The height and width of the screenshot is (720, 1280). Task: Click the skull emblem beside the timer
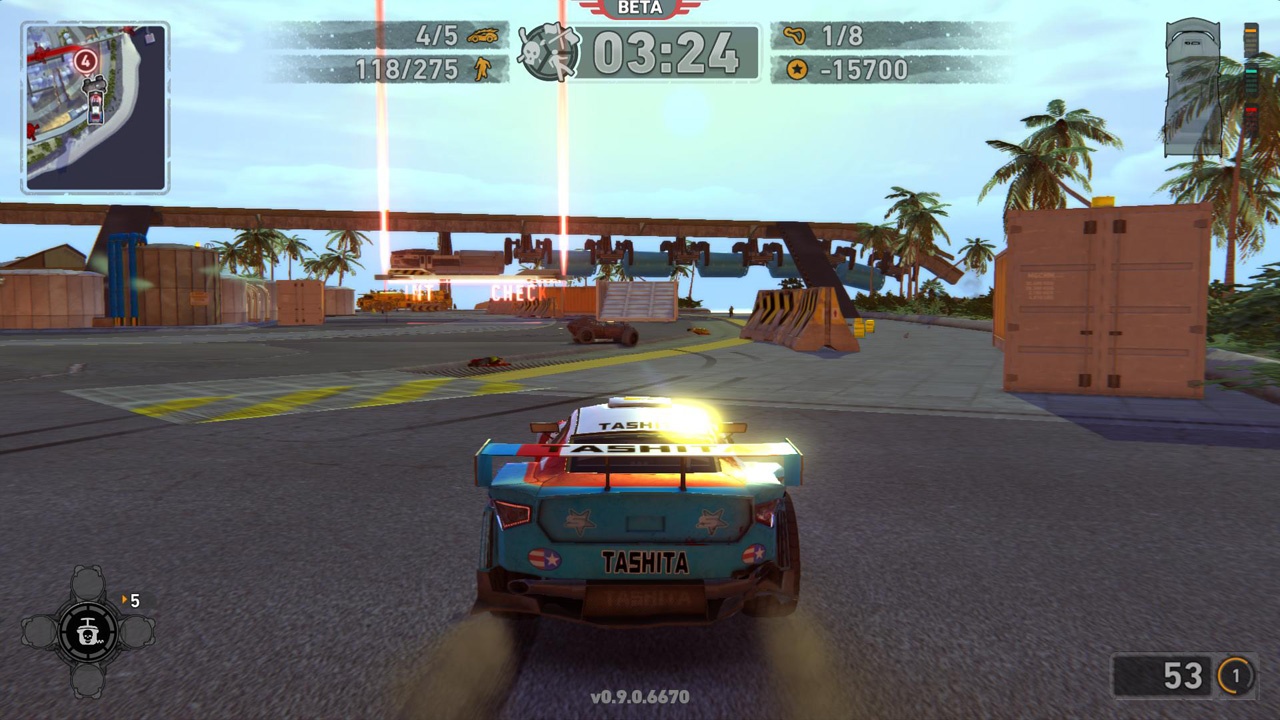549,52
